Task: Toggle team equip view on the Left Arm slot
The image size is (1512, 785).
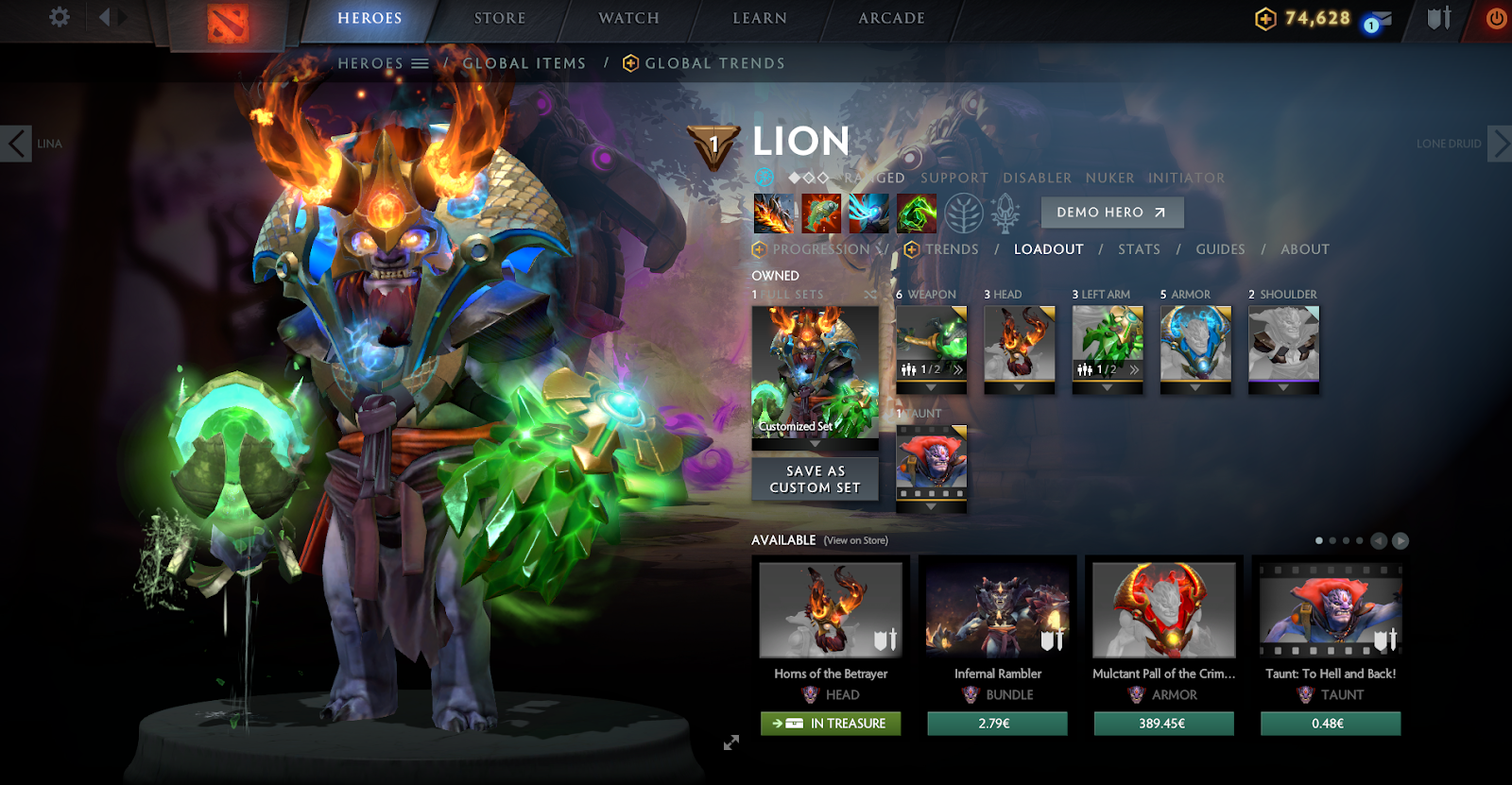Action: coord(1085,368)
